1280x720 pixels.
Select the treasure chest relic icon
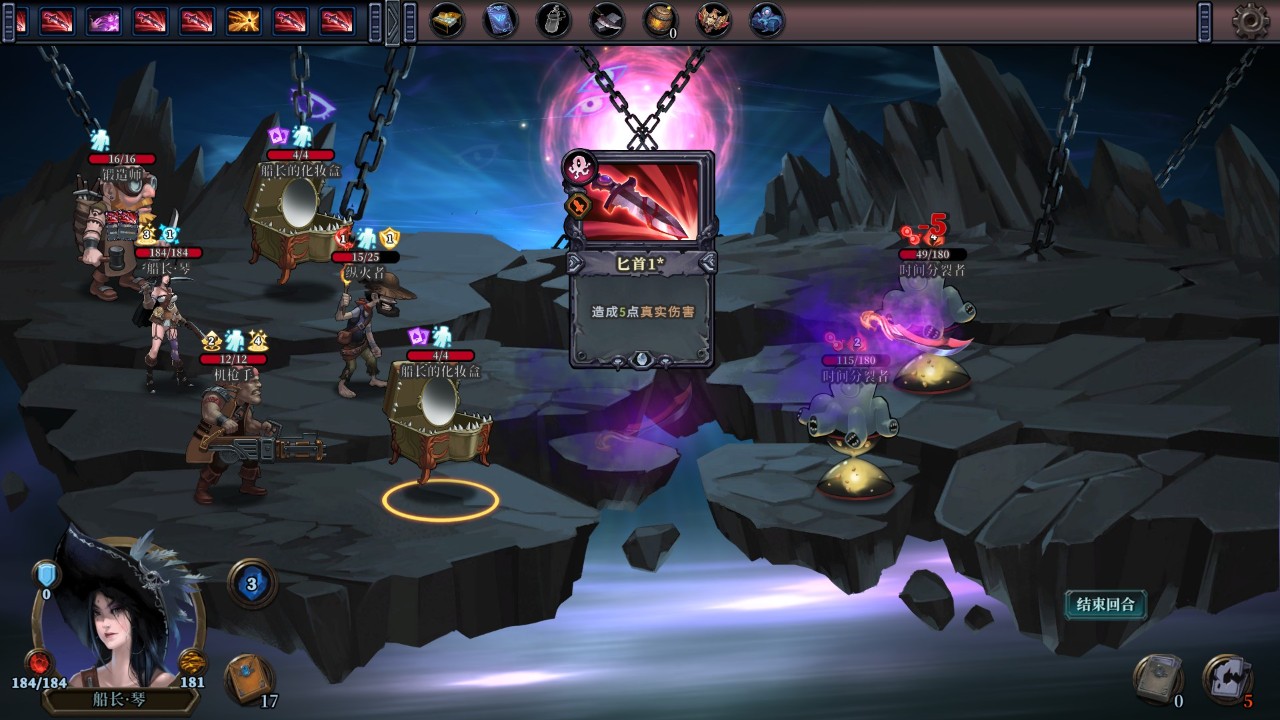coord(447,20)
